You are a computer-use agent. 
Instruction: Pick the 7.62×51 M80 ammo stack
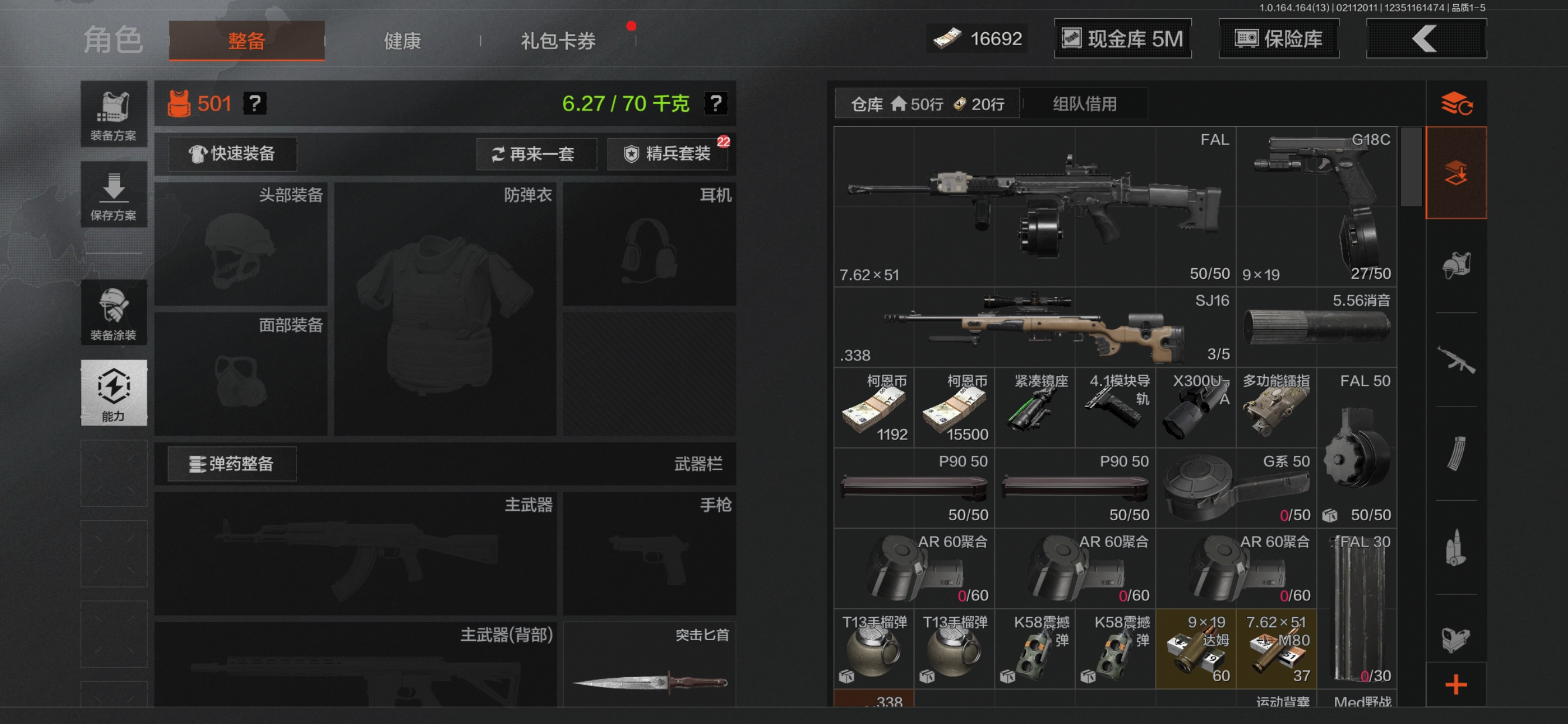(x=1276, y=649)
